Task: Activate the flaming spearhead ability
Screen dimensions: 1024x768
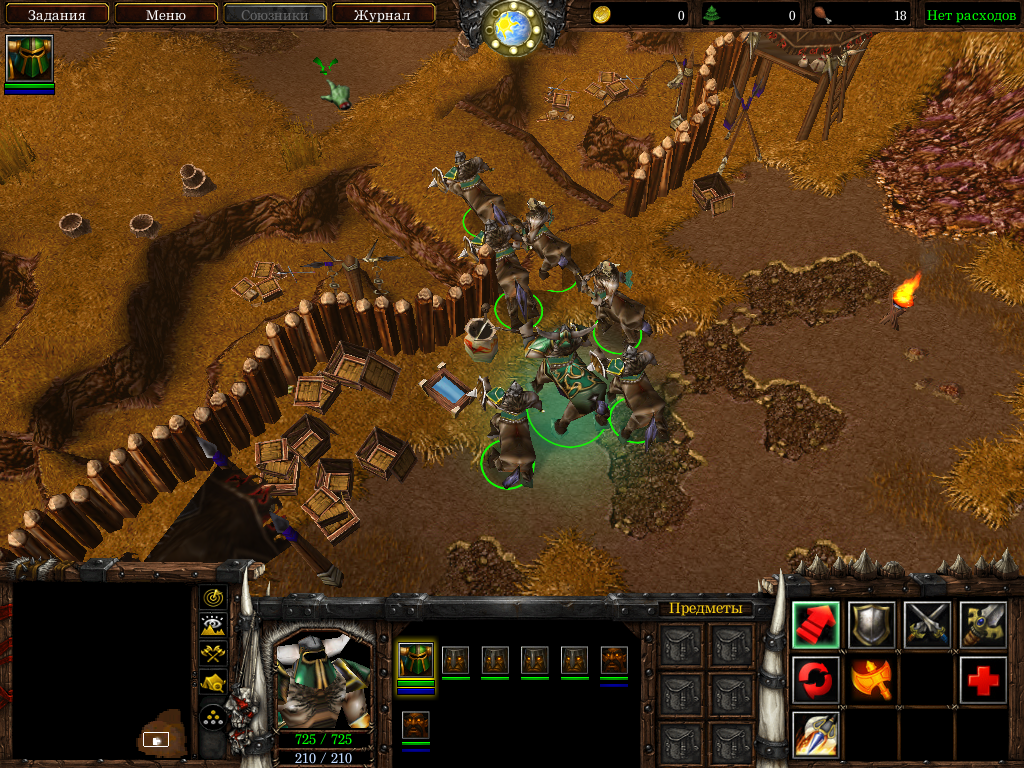Action: point(815,735)
